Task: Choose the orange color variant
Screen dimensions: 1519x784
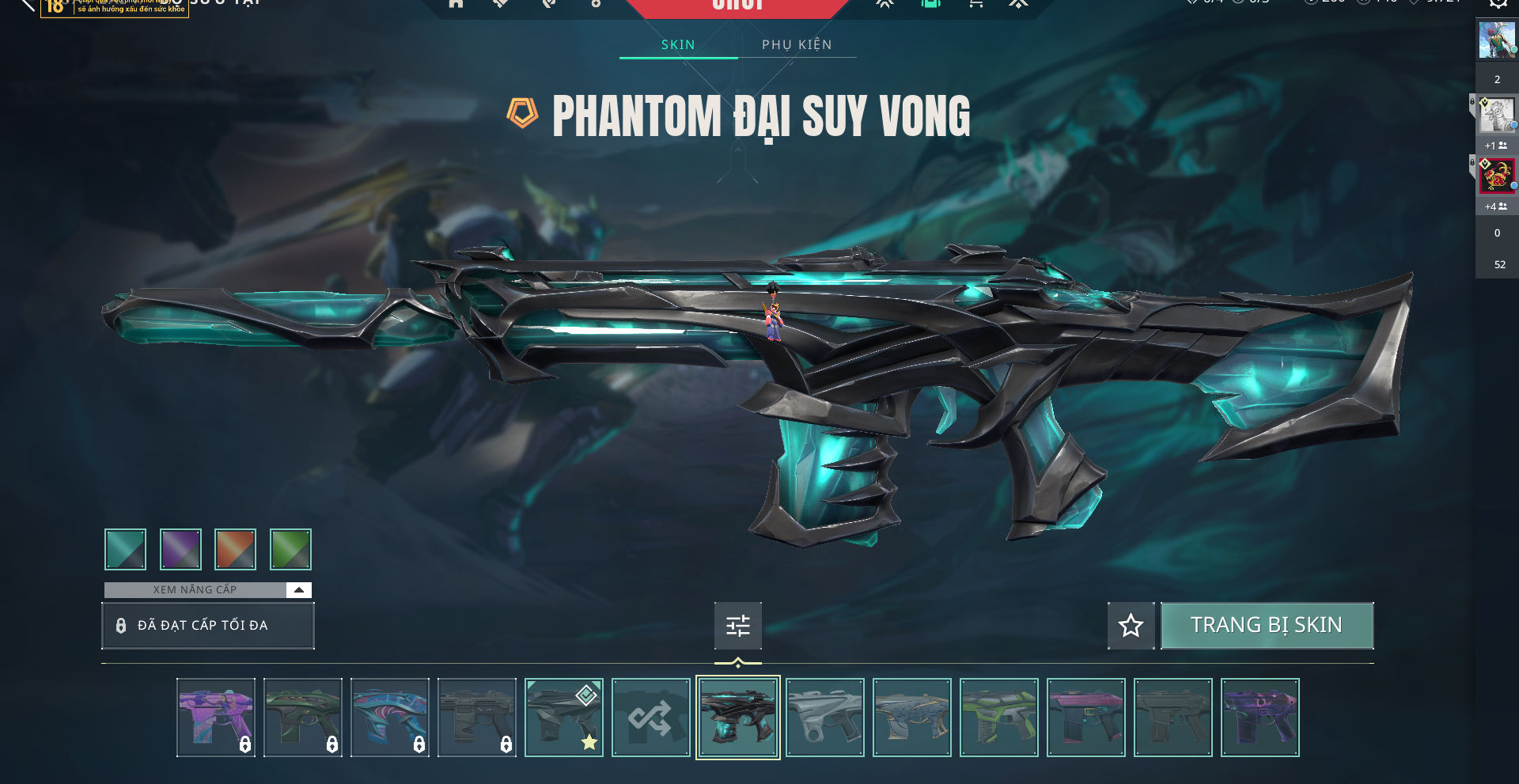Action: coord(235,549)
